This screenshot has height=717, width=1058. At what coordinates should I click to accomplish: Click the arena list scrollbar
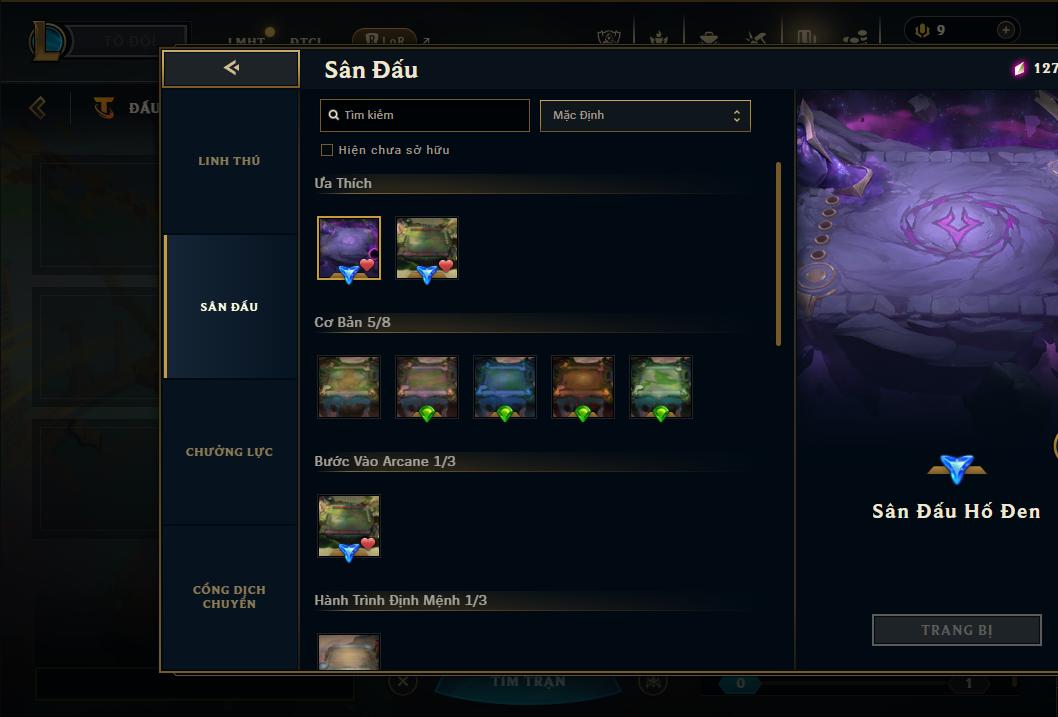(x=778, y=255)
